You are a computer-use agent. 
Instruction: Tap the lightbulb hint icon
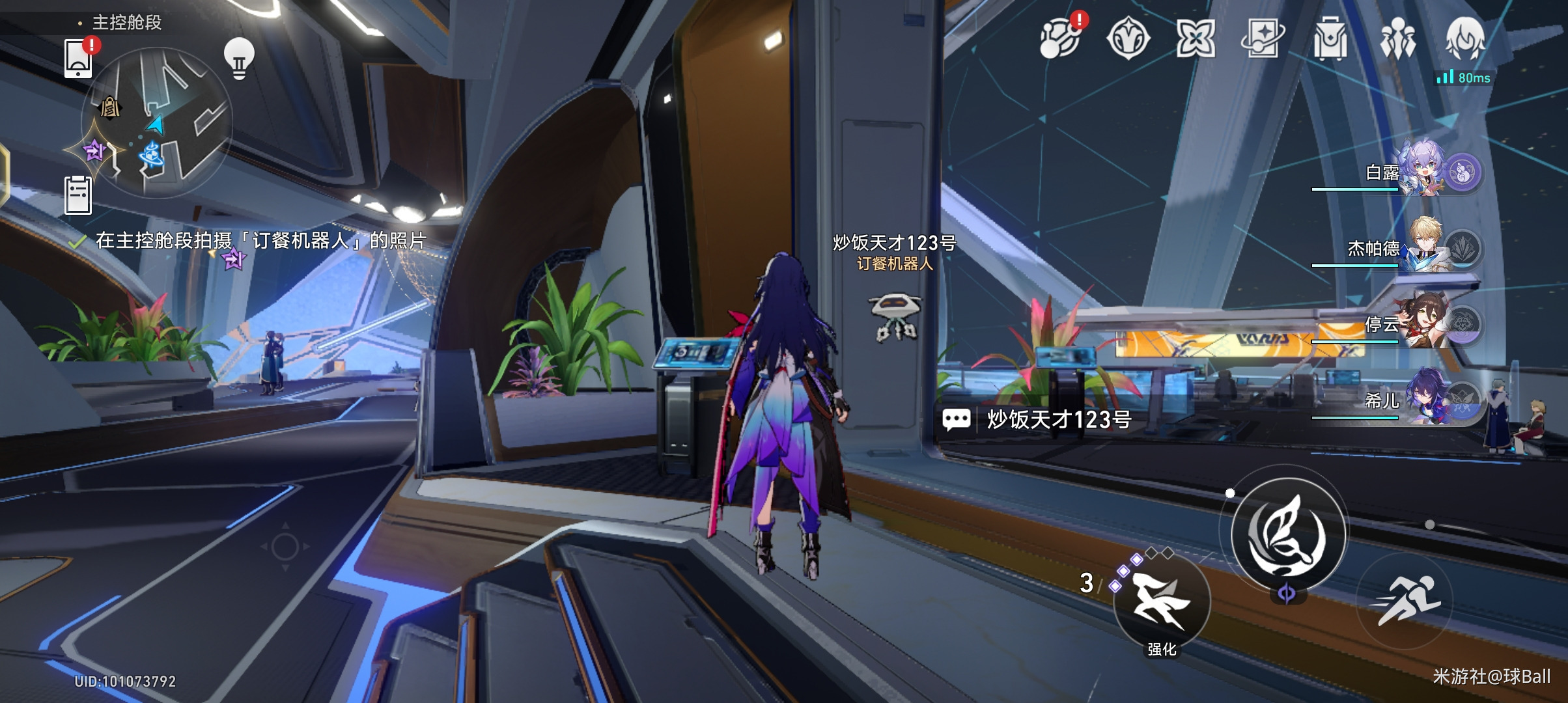(239, 59)
